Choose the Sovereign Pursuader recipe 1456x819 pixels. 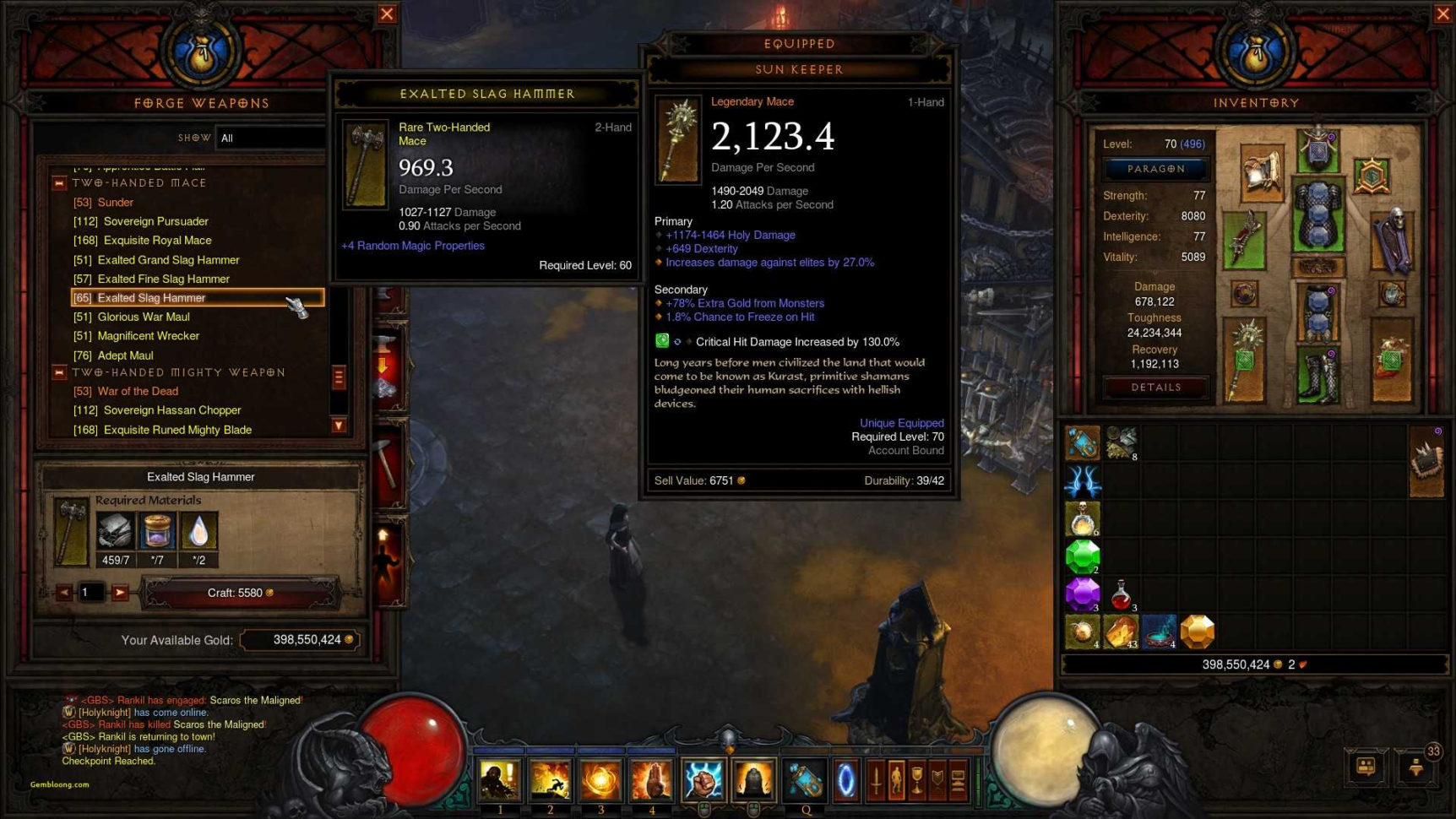(155, 221)
